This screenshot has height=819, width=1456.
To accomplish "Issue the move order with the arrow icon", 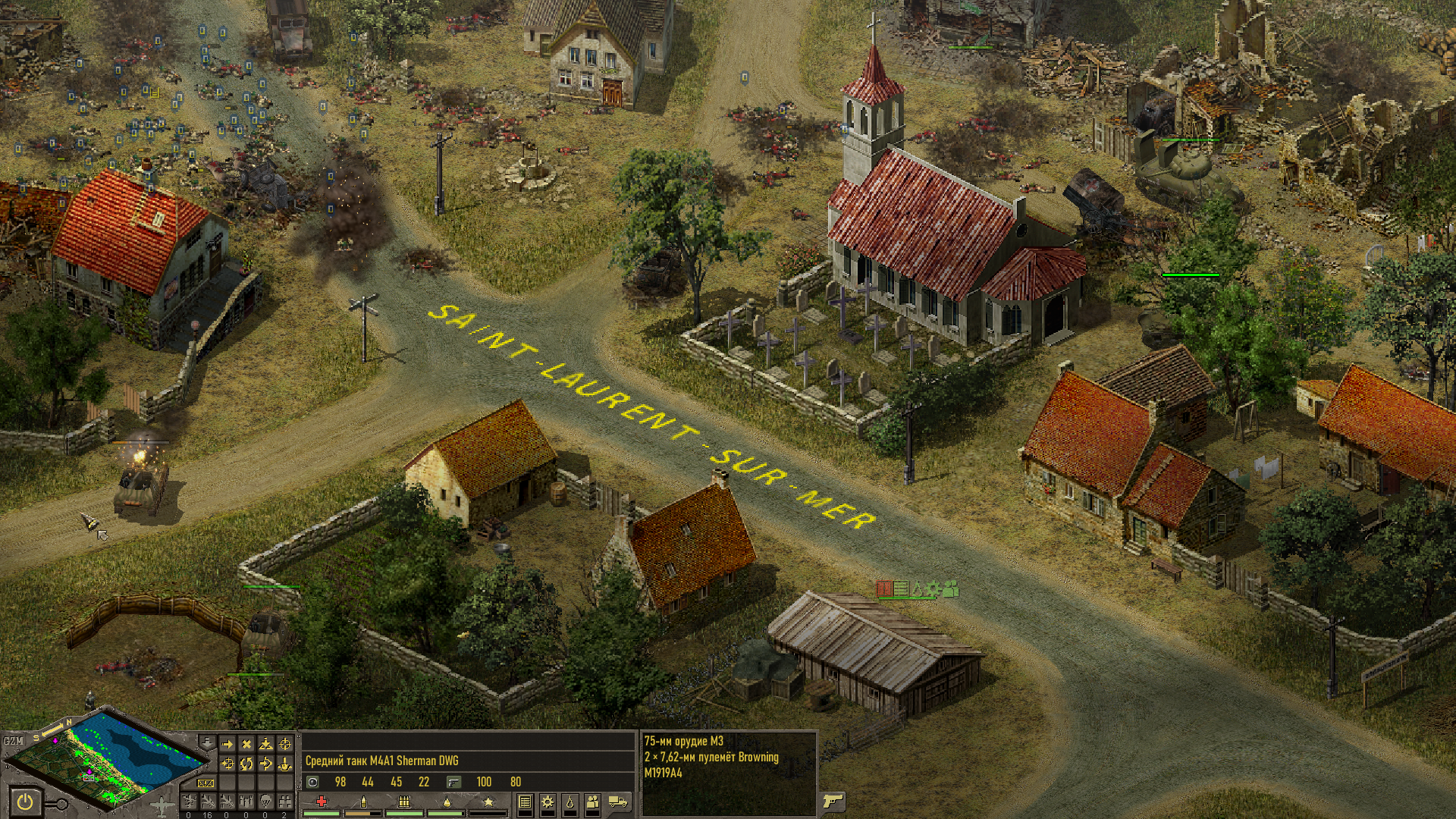I will [x=227, y=744].
